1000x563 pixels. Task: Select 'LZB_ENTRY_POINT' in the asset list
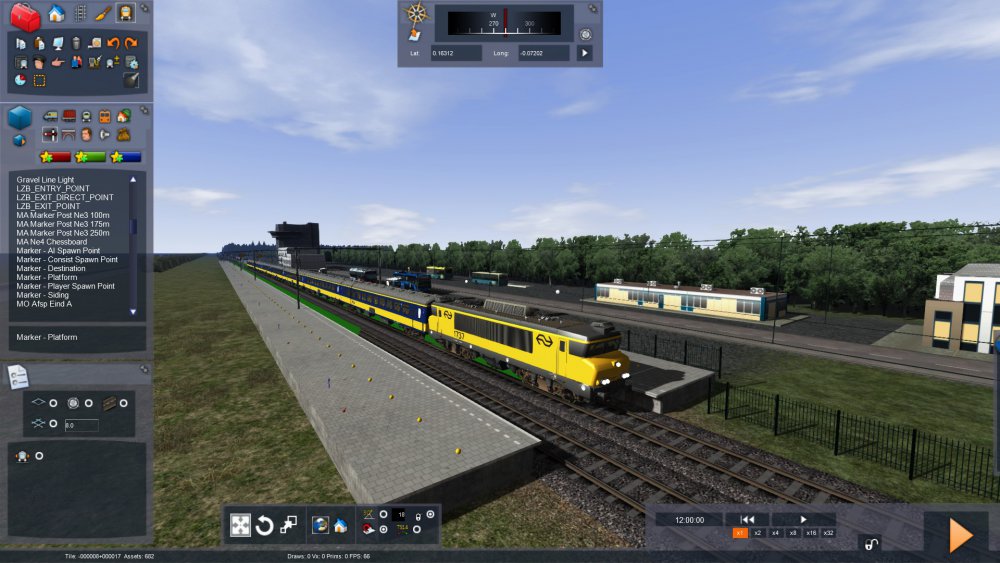click(x=53, y=188)
